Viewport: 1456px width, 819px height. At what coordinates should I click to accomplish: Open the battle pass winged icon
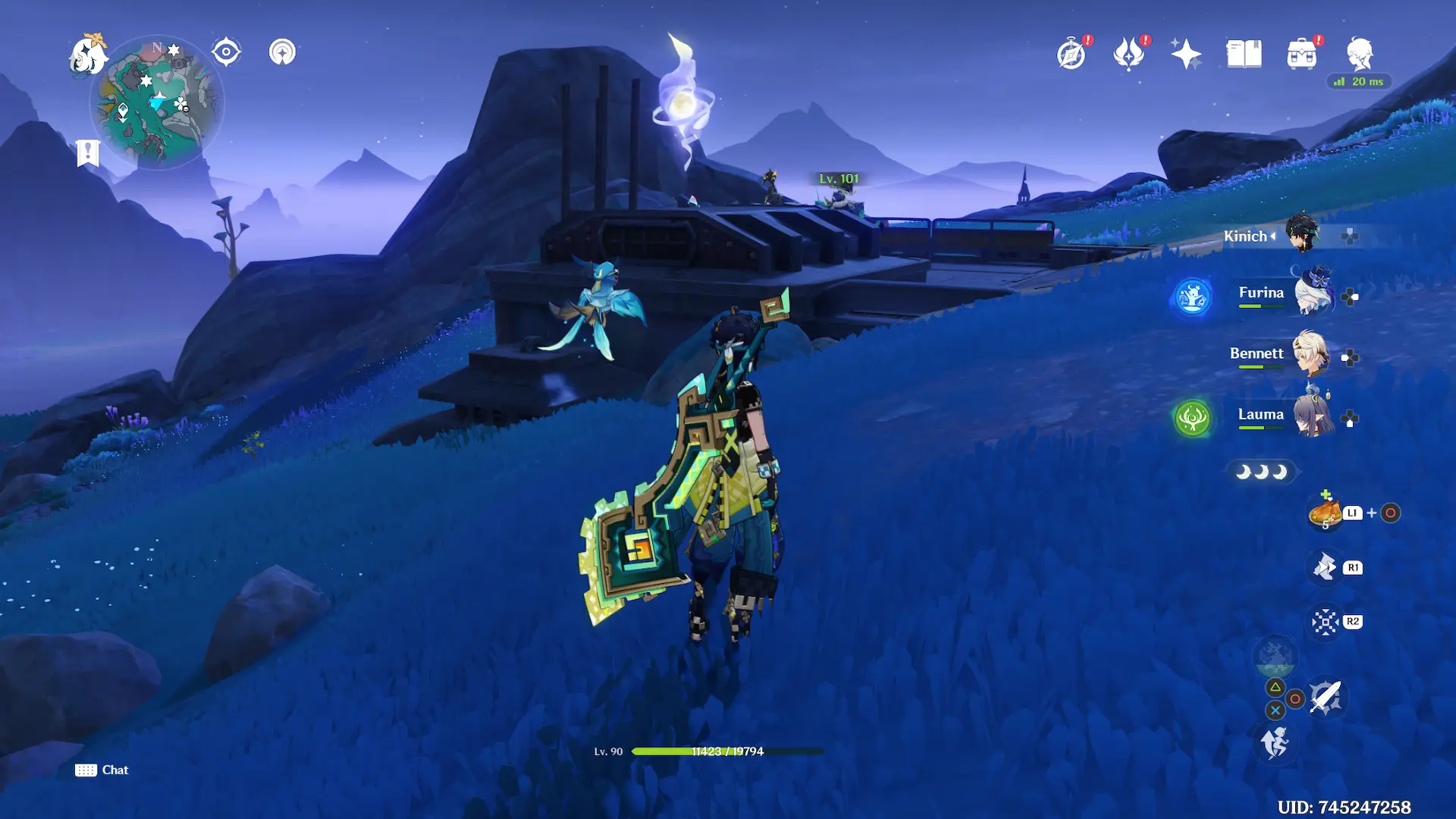(1128, 55)
